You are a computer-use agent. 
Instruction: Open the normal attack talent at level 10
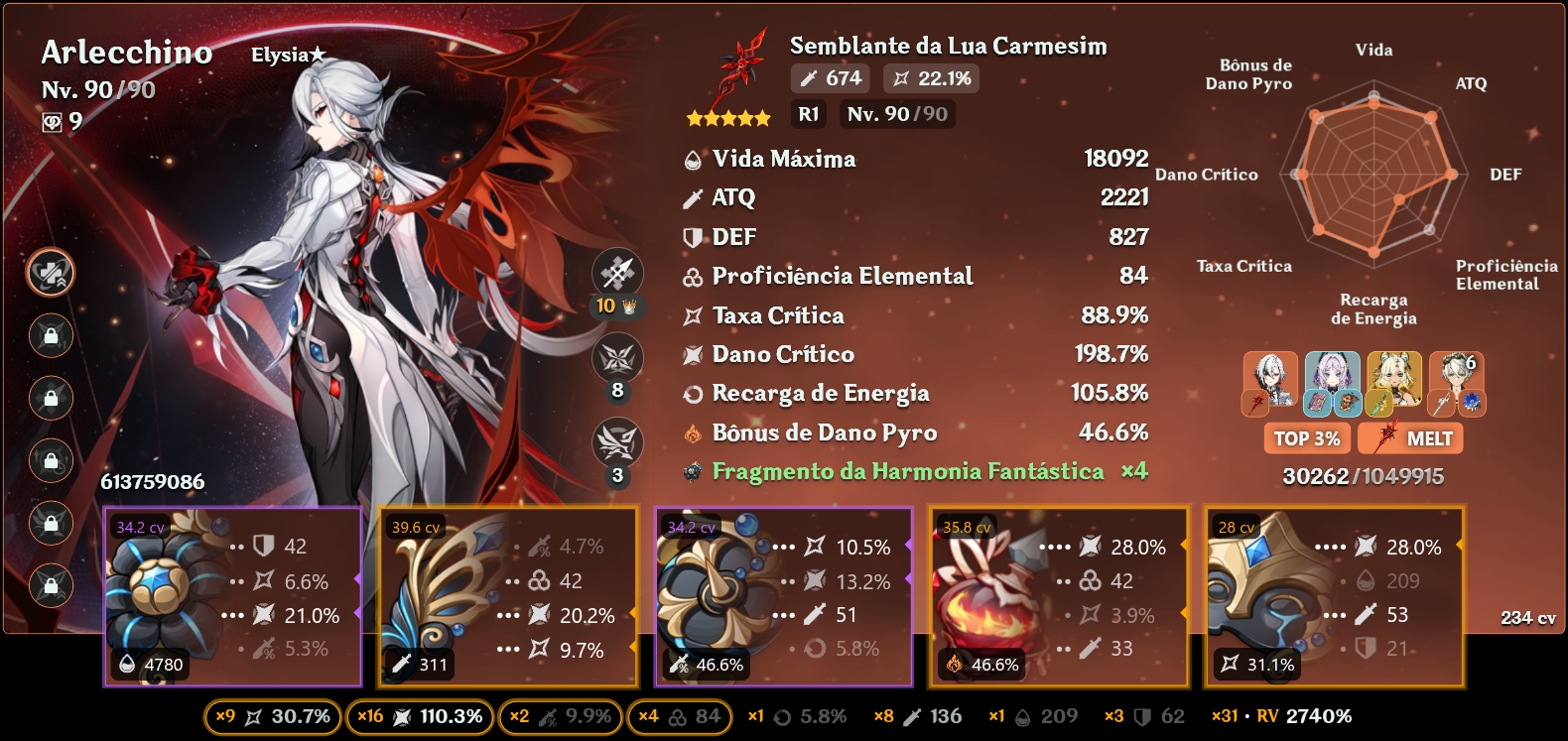click(617, 274)
